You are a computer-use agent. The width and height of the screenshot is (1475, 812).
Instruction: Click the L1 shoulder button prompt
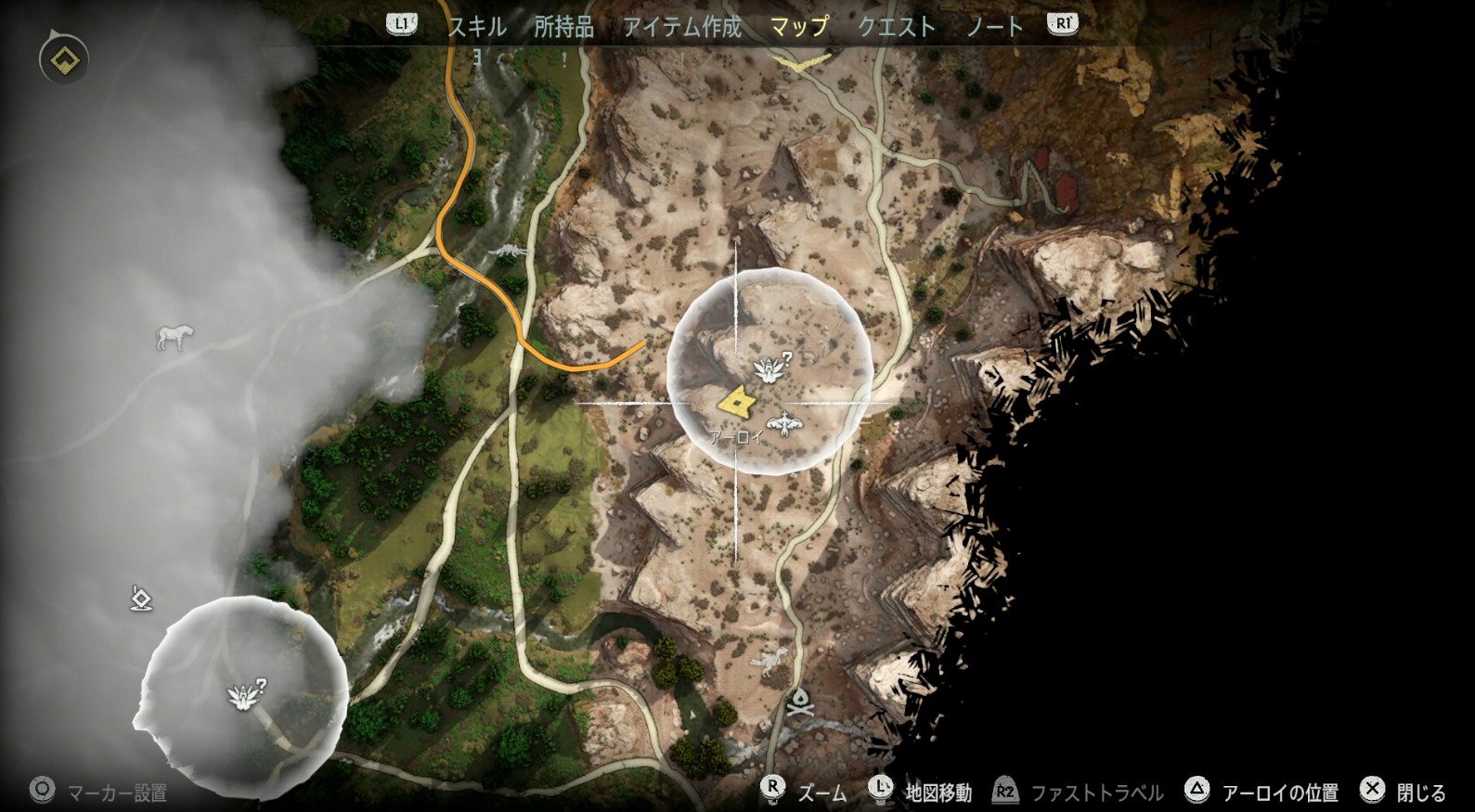tap(401, 25)
